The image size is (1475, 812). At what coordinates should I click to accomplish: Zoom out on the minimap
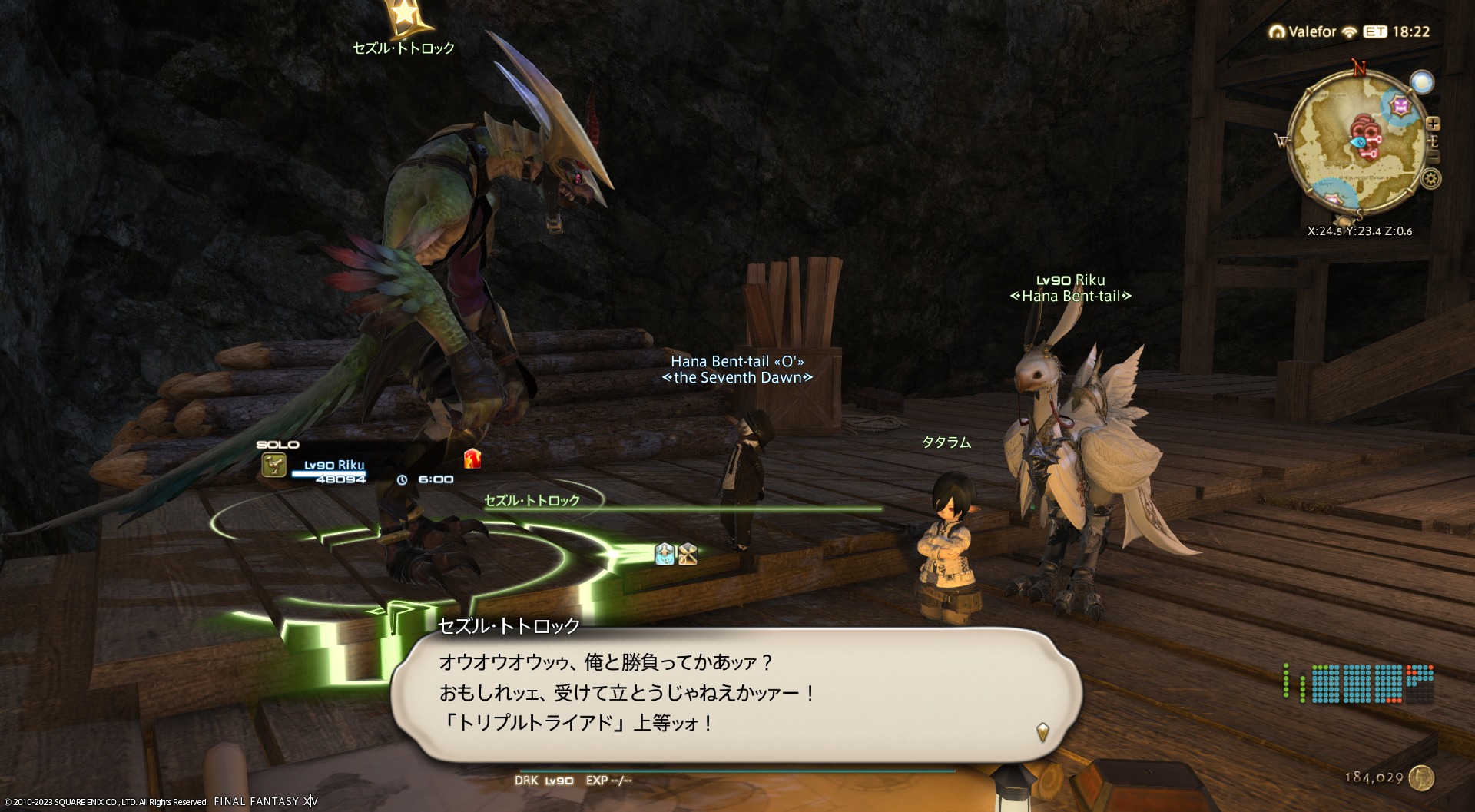[x=1433, y=157]
